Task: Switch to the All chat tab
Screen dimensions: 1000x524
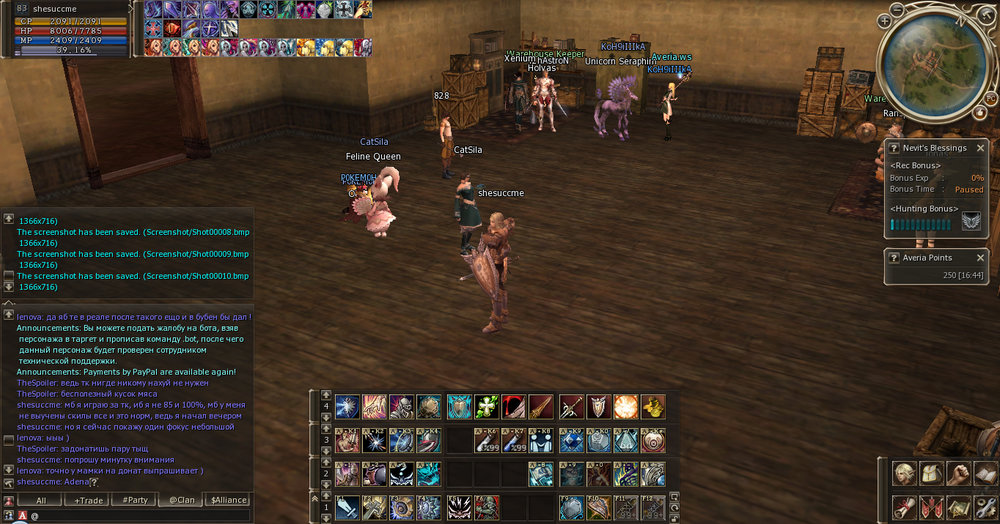Action: point(40,500)
